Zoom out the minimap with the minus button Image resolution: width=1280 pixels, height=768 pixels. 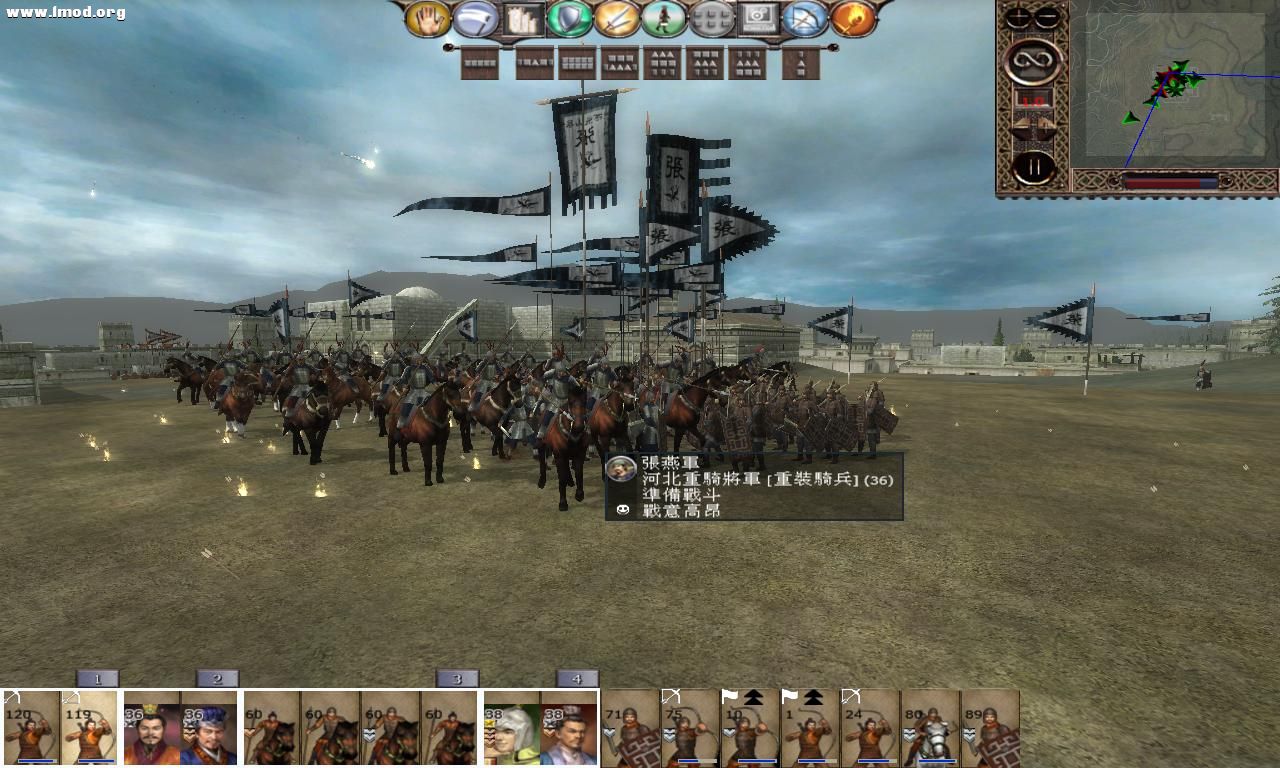[1046, 16]
